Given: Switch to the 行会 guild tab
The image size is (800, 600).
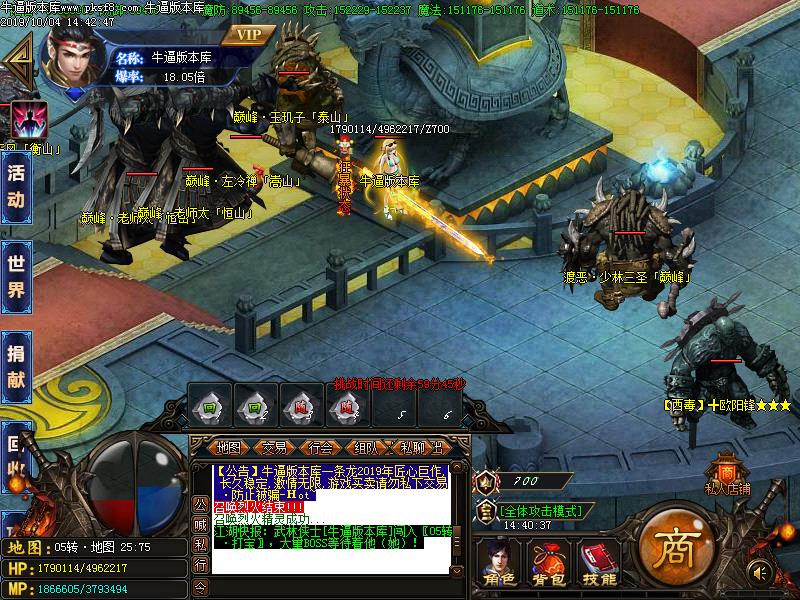Looking at the screenshot, I should (x=321, y=447).
